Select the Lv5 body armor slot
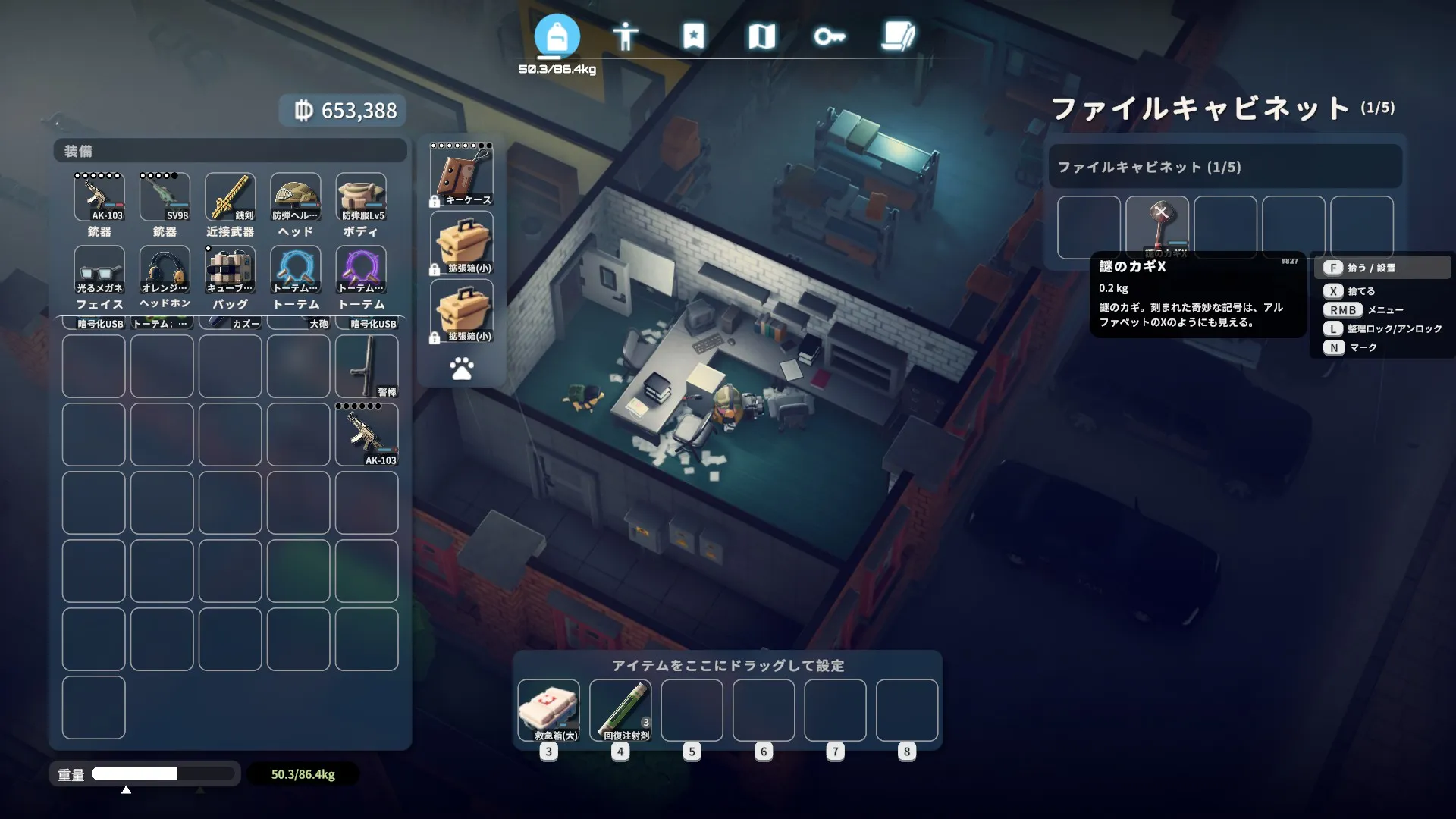The image size is (1456, 819). 361,197
